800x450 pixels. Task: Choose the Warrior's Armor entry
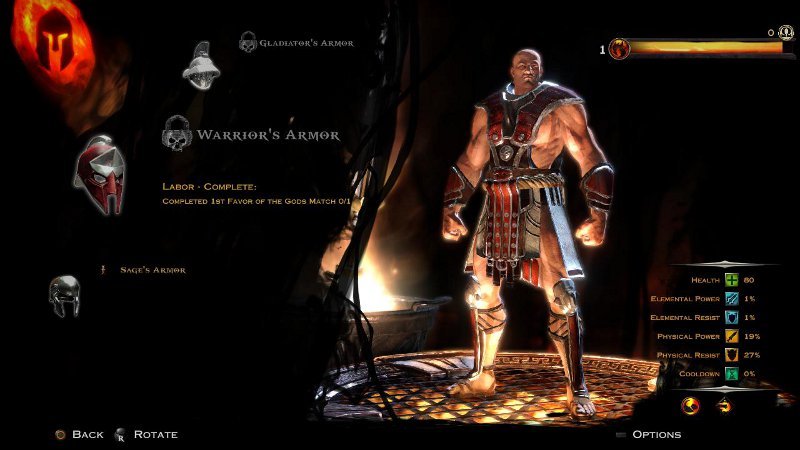(267, 134)
